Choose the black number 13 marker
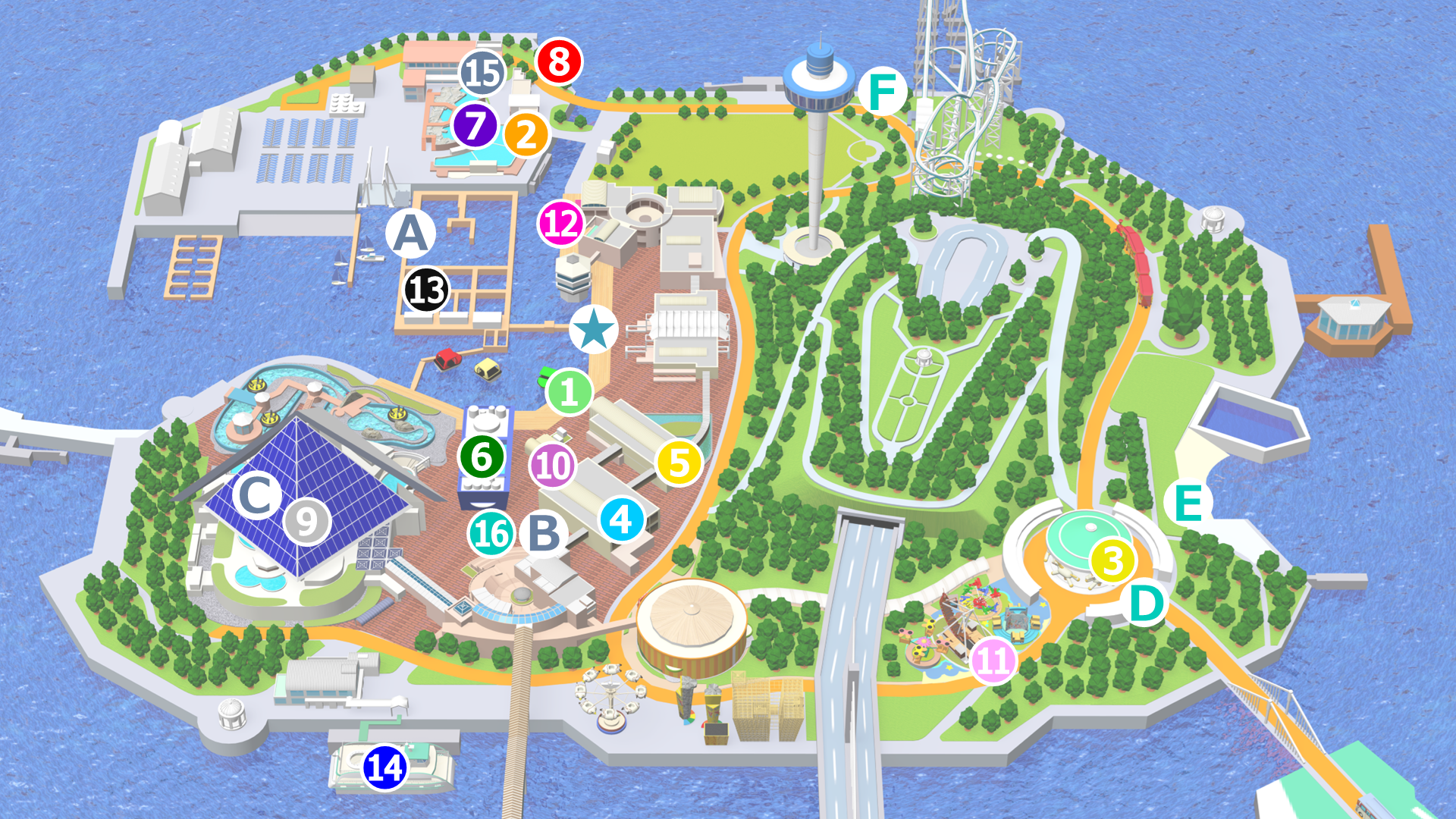The image size is (1456, 819). coord(426,290)
